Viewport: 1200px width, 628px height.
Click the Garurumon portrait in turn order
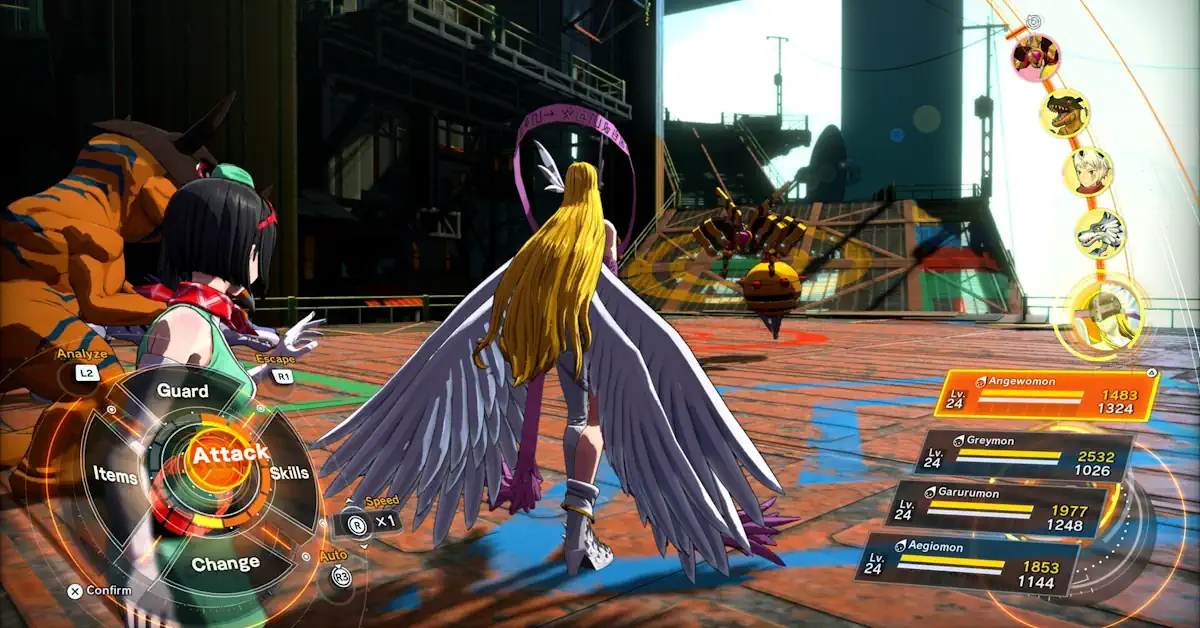point(1100,234)
